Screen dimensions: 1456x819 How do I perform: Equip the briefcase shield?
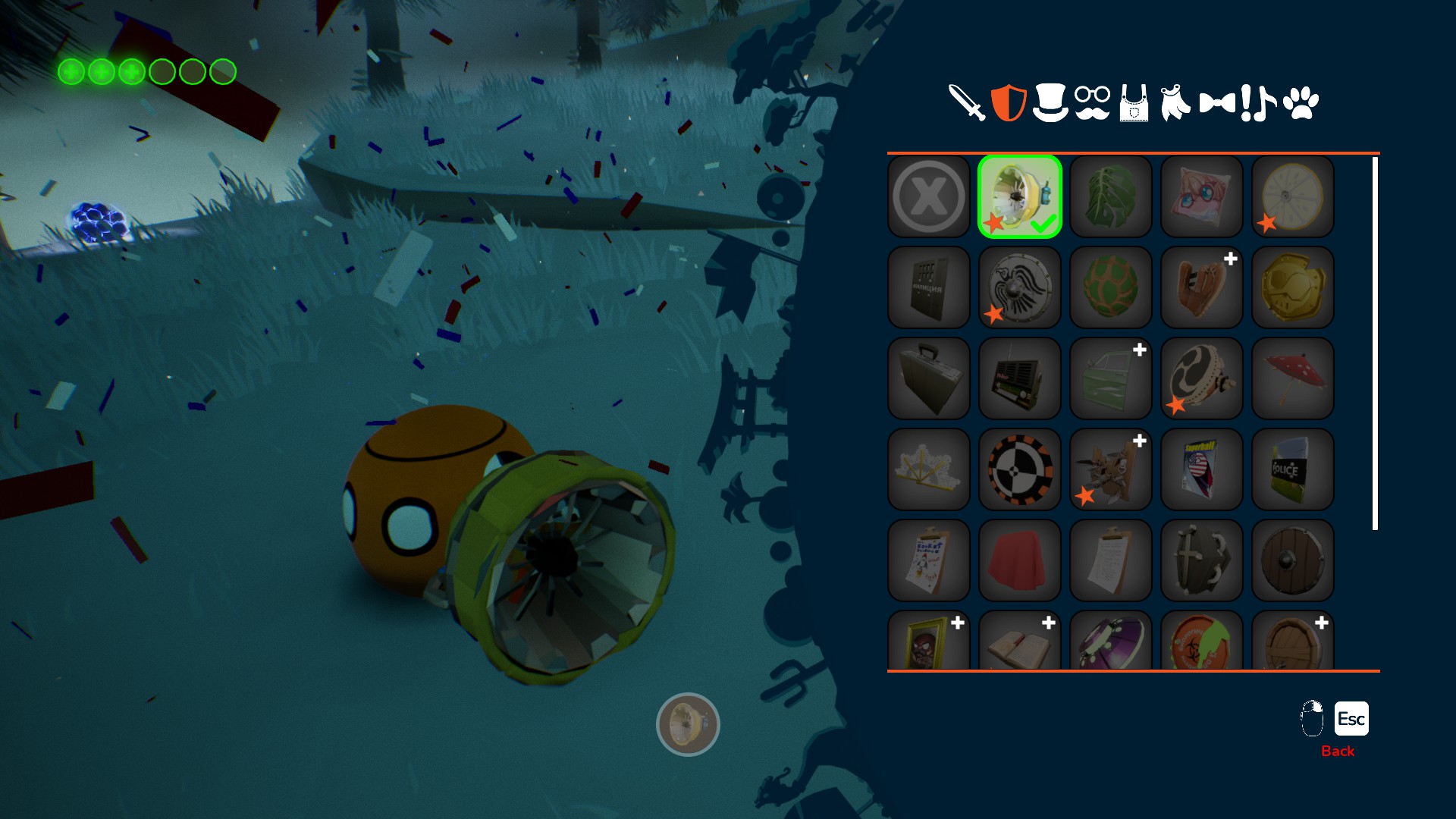tap(929, 378)
